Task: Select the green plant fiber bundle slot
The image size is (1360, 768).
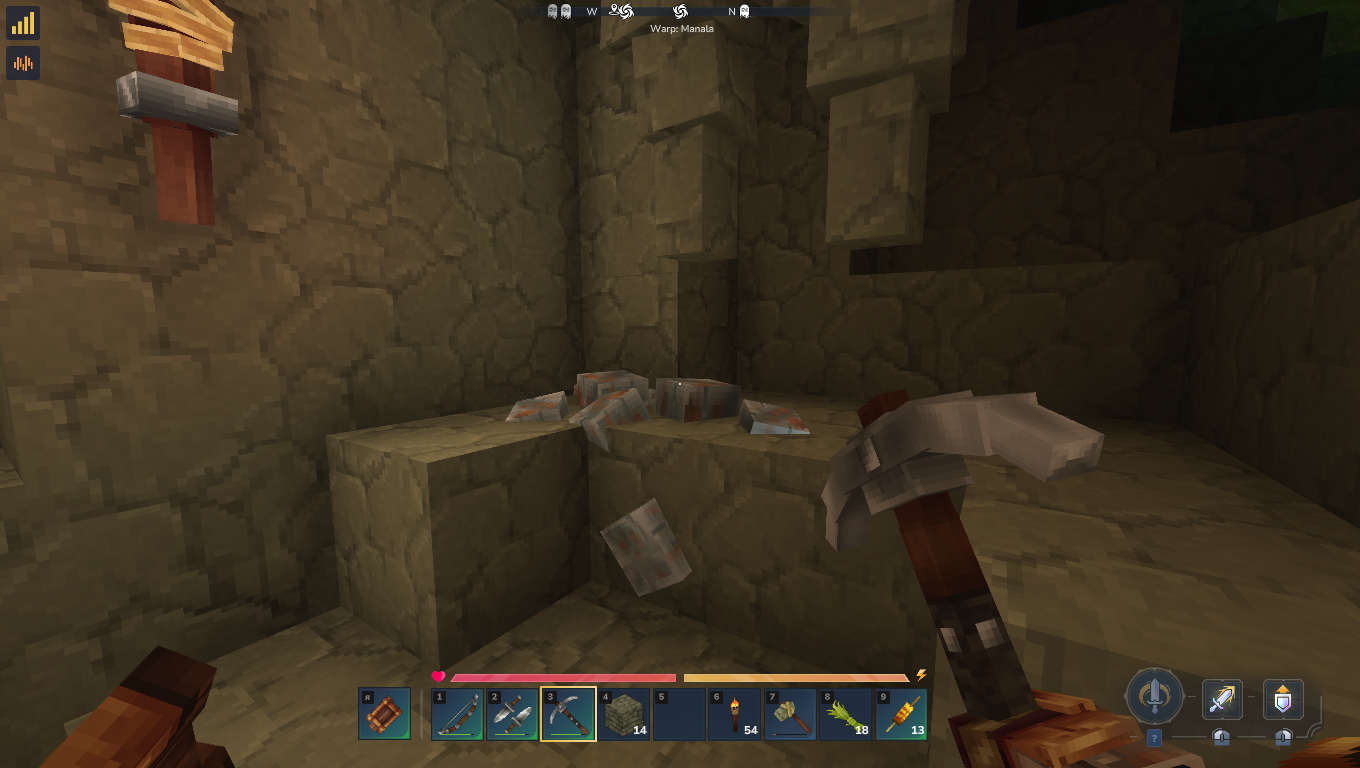Action: click(846, 714)
